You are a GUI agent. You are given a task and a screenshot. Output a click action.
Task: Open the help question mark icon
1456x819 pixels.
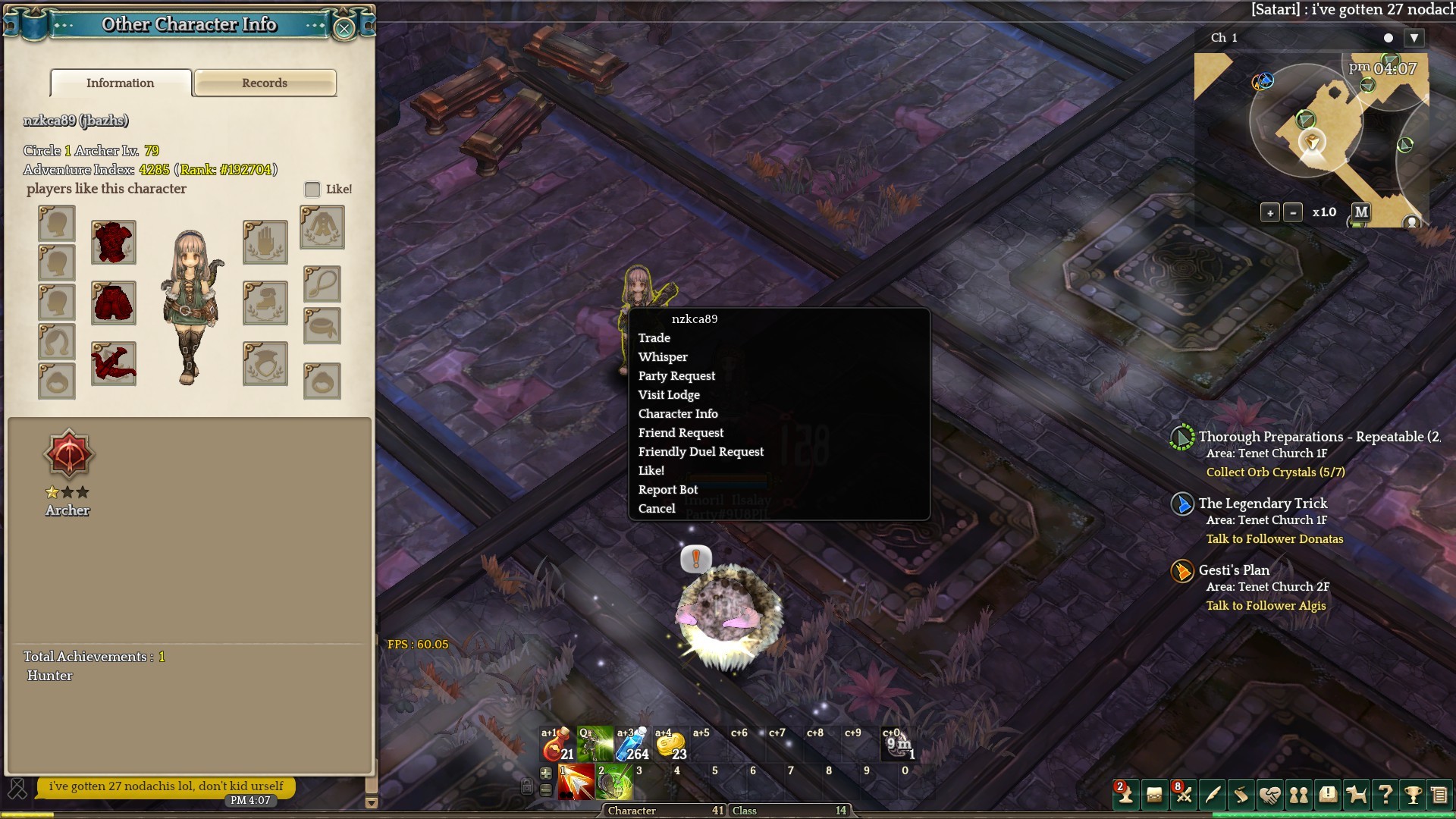1385,795
